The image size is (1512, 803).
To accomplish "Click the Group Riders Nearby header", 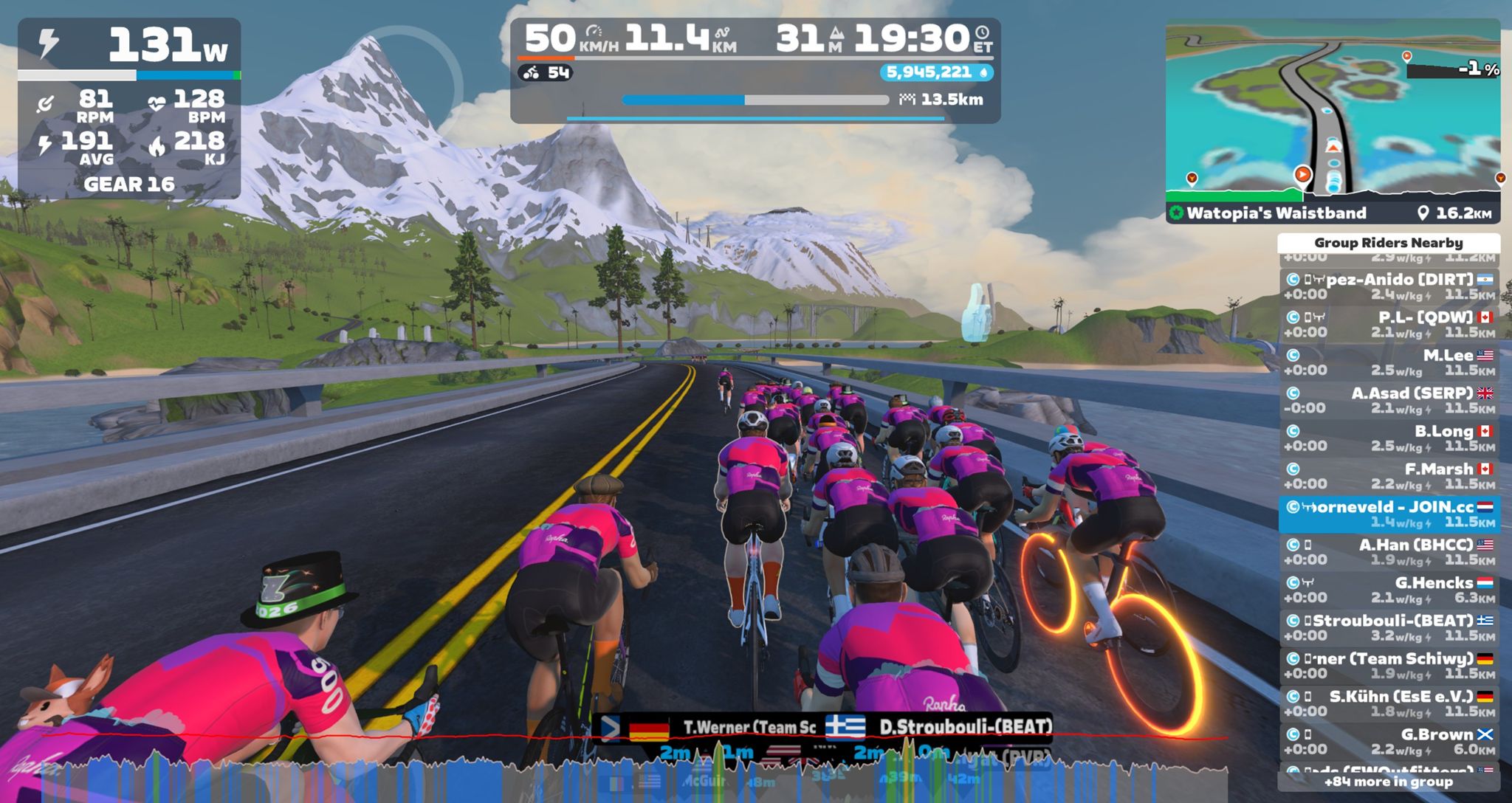I will click(x=1389, y=243).
